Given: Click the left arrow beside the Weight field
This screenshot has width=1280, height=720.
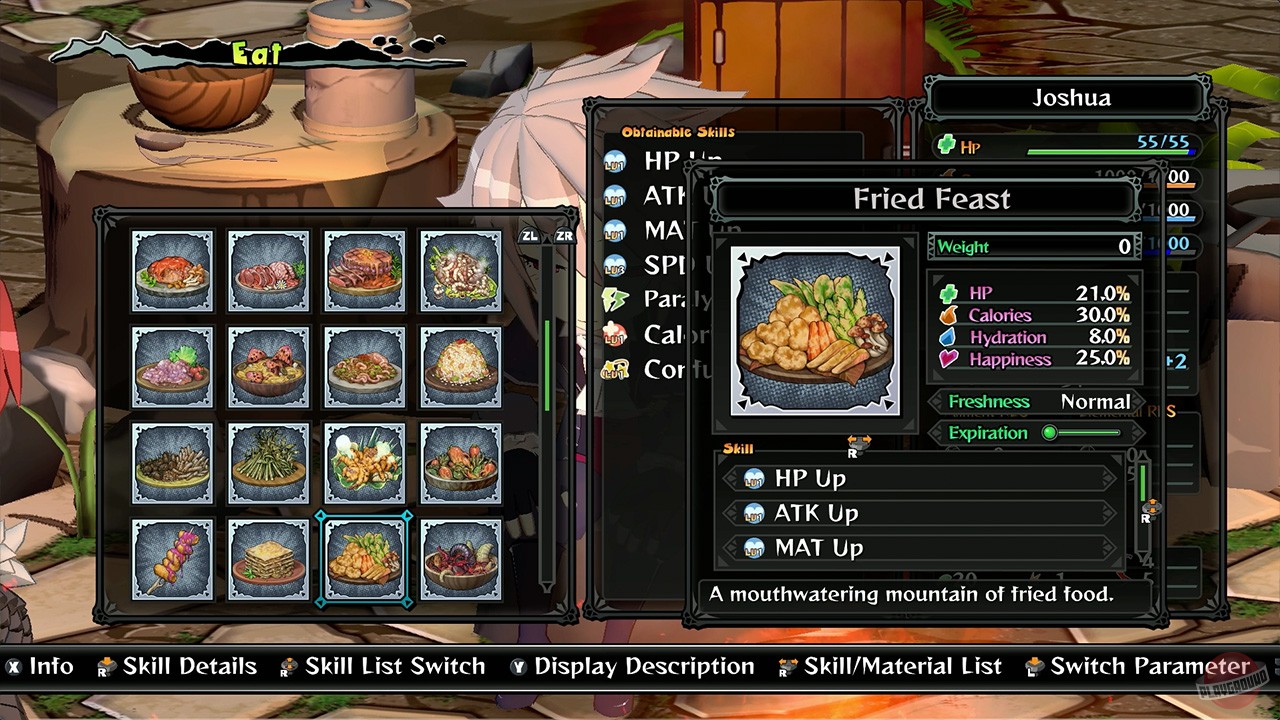Looking at the screenshot, I should (x=929, y=246).
